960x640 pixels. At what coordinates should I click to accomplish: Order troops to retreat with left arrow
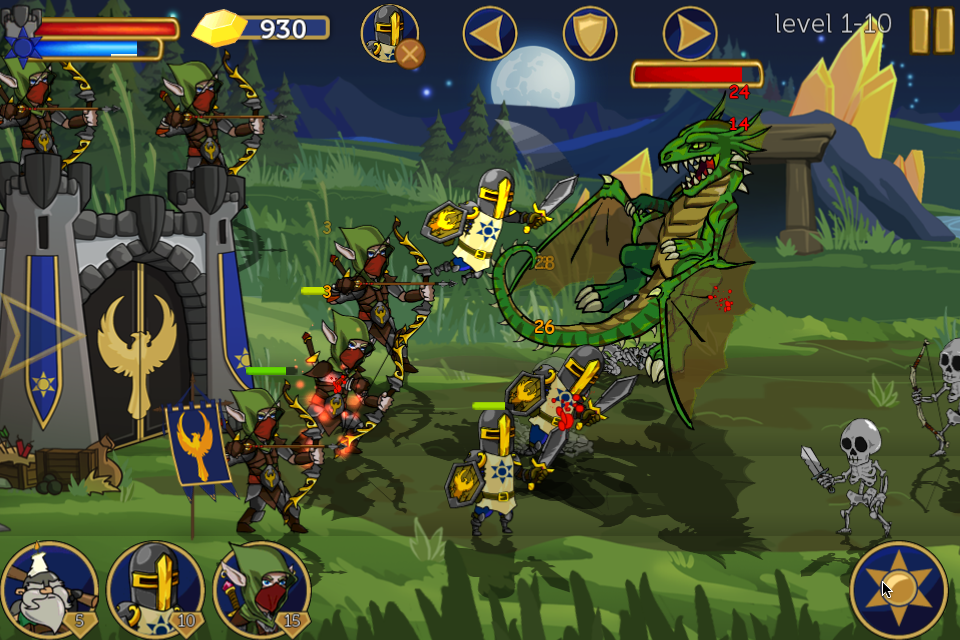490,34
